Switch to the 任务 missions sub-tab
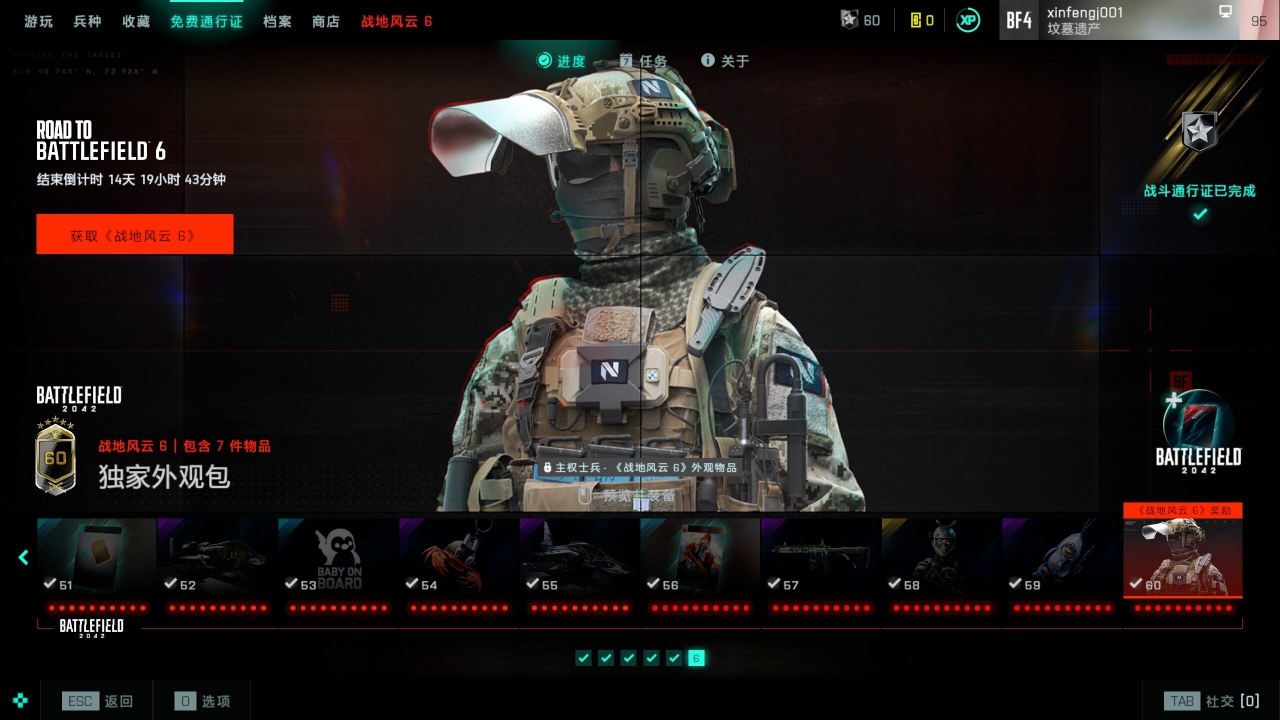The height and width of the screenshot is (720, 1280). [644, 61]
